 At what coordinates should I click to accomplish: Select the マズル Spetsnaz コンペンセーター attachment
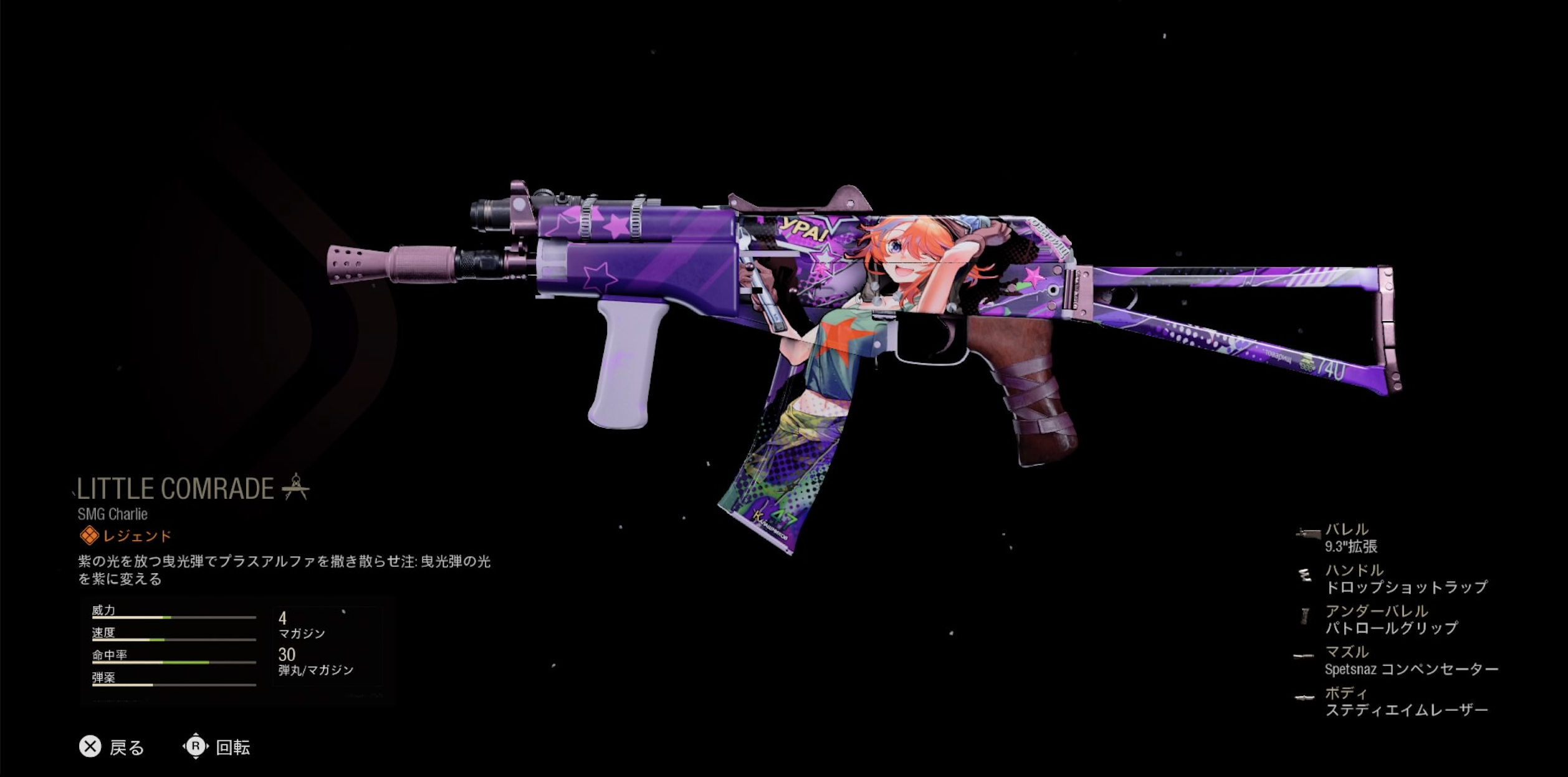[1410, 660]
